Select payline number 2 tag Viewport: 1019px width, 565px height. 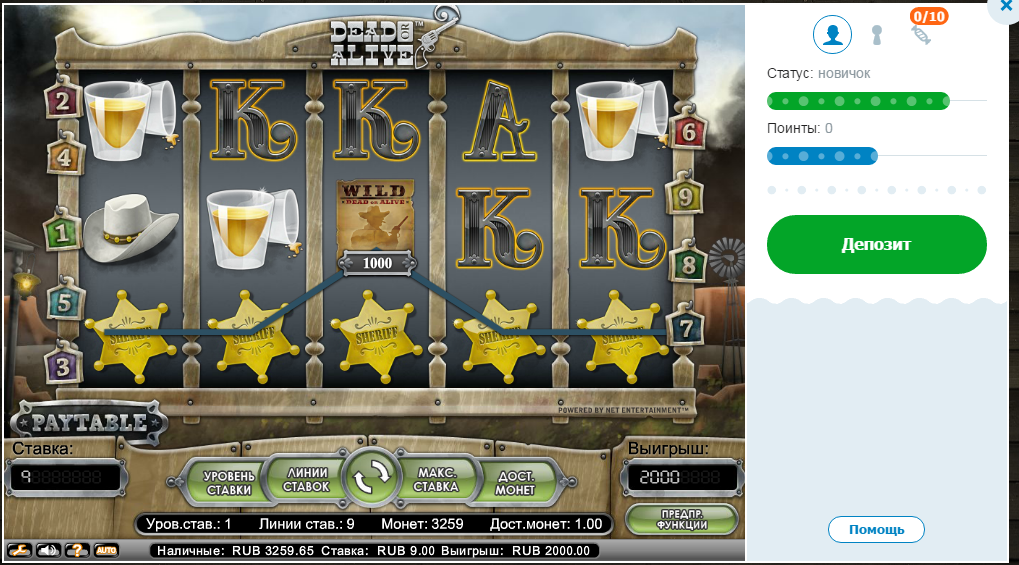[63, 101]
